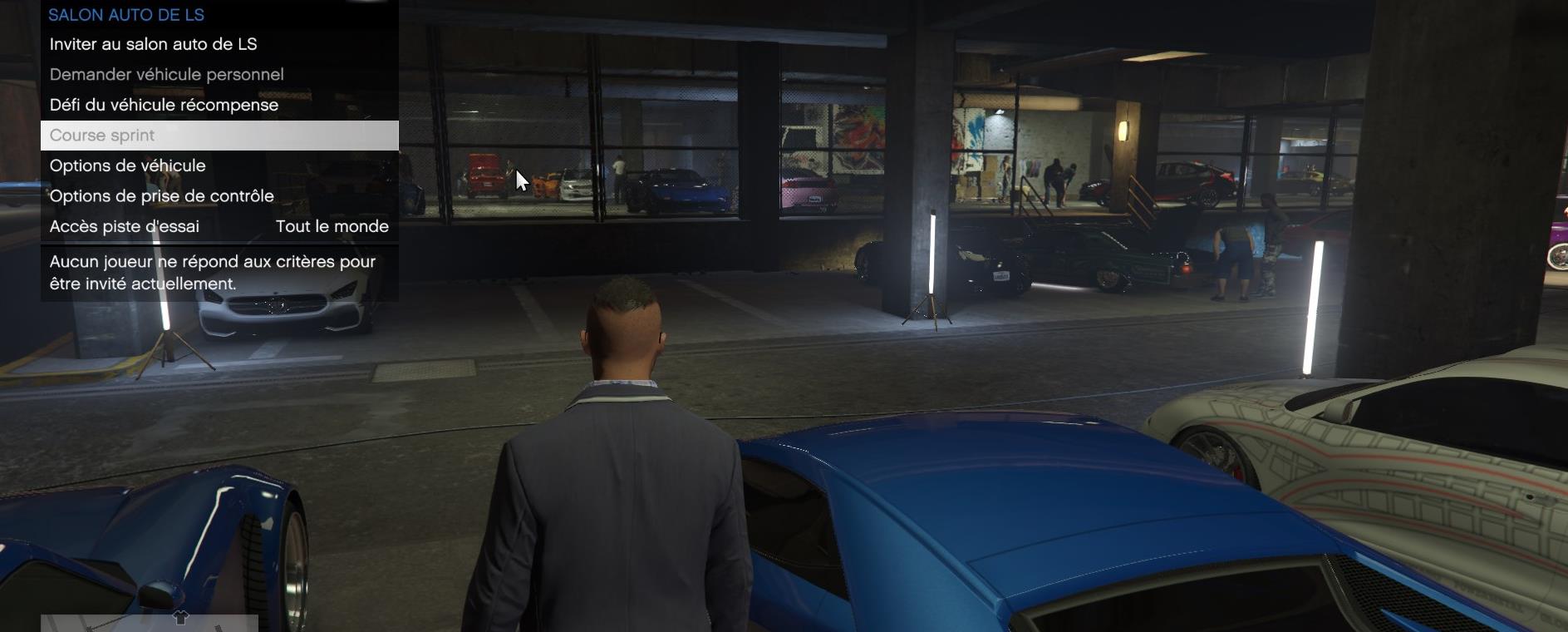Click the north arrow above the minimap

(179, 619)
